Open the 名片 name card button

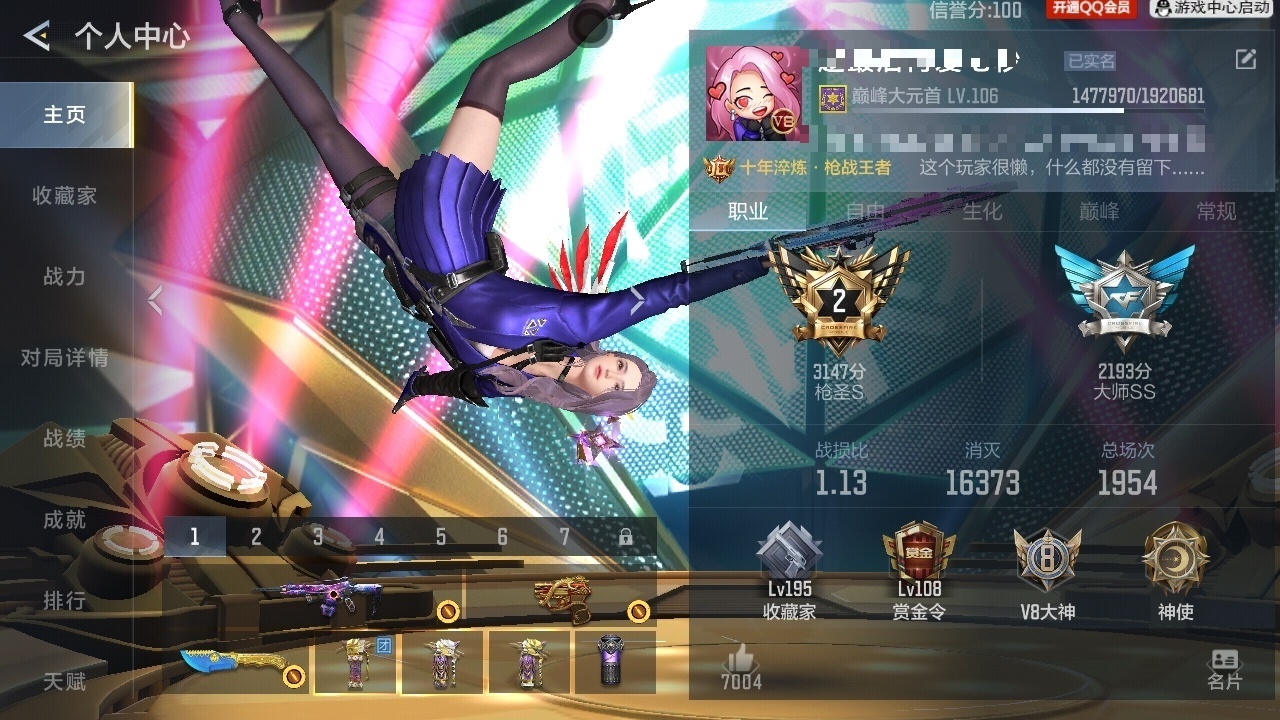click(x=1224, y=670)
